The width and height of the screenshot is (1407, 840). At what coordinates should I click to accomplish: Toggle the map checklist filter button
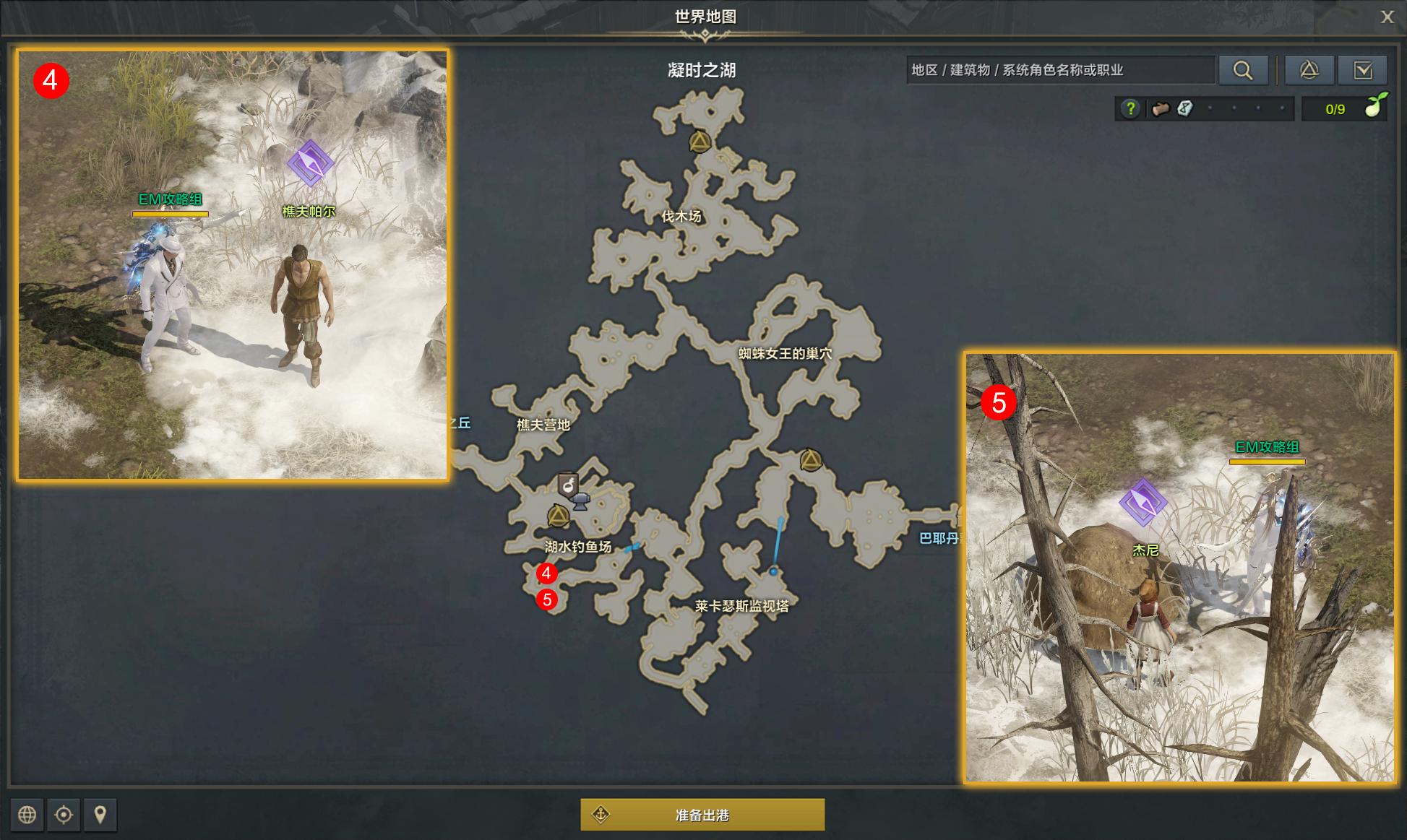coord(1362,70)
